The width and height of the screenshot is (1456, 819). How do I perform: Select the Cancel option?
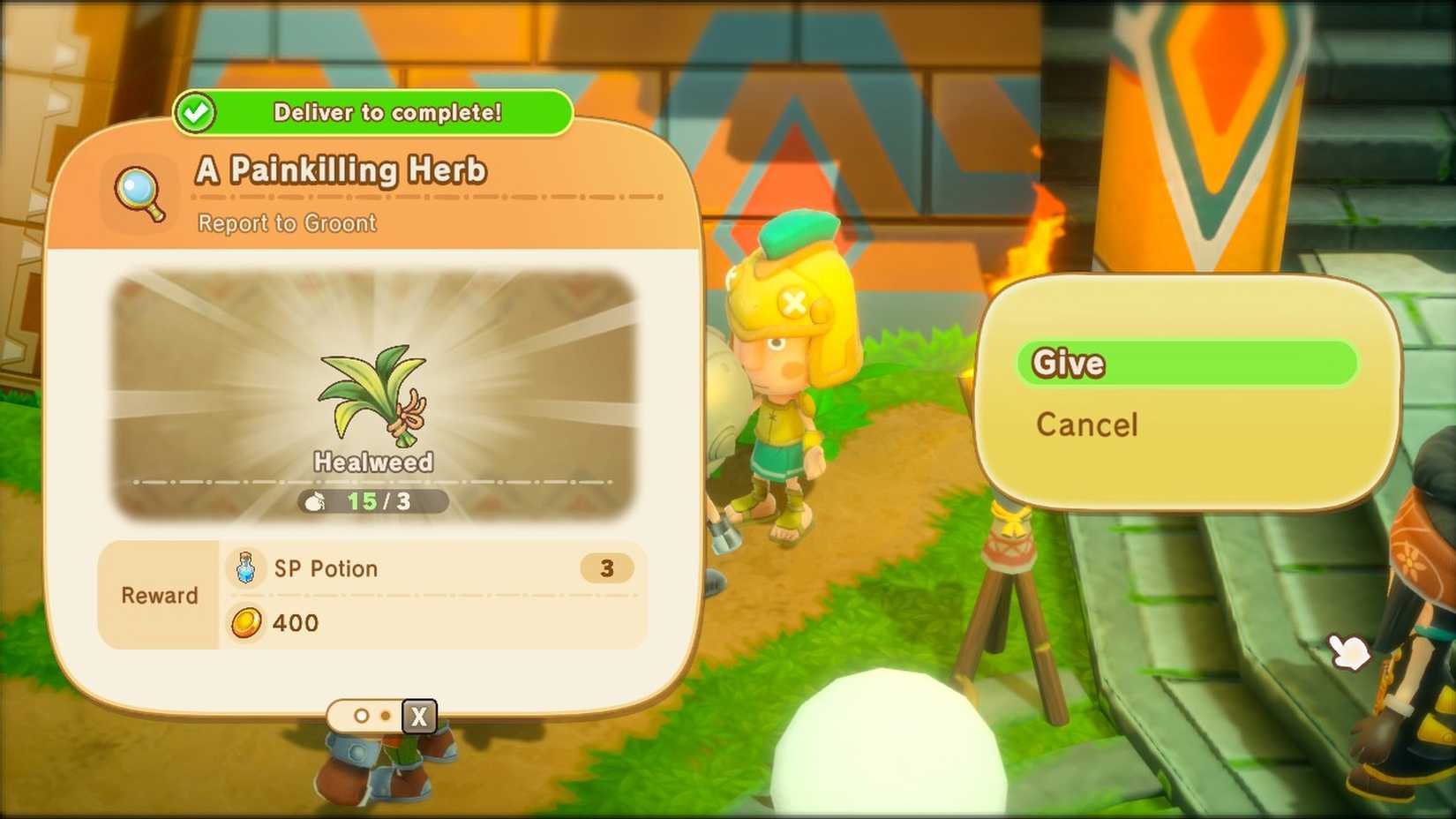[1085, 425]
